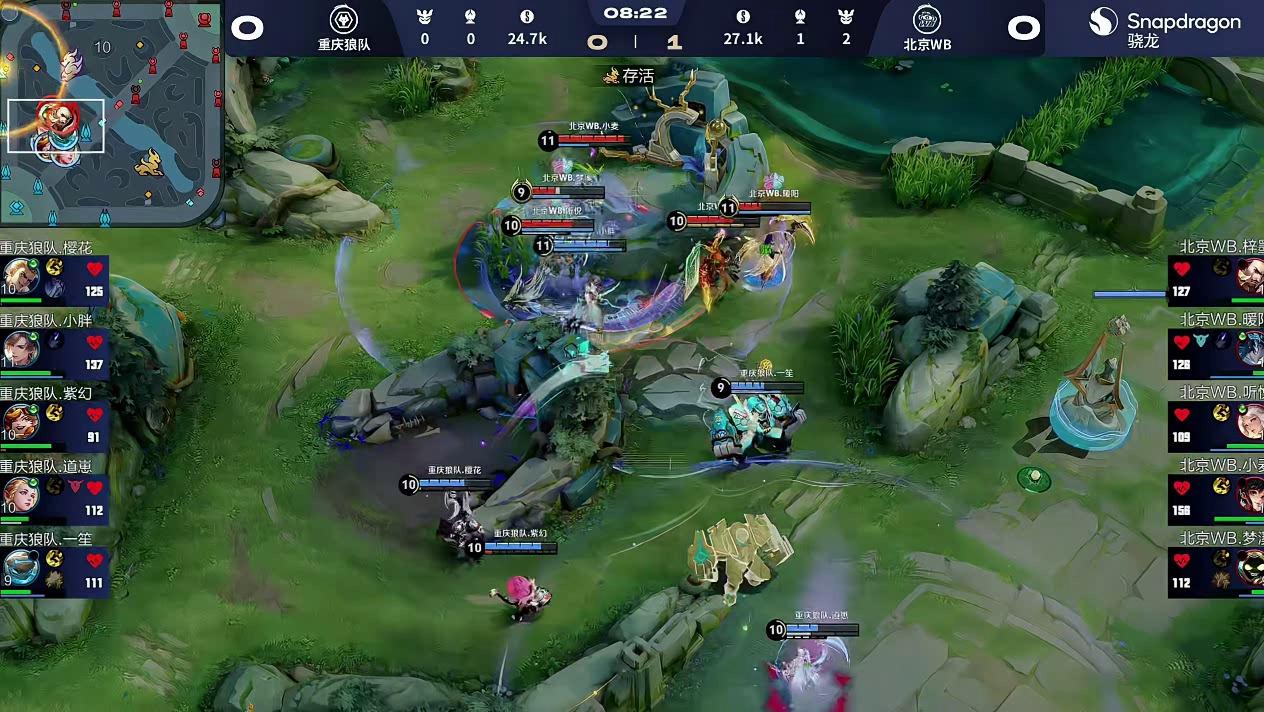Select 重庆狼队.樱花 player portrait
1264x712 pixels.
[20, 277]
